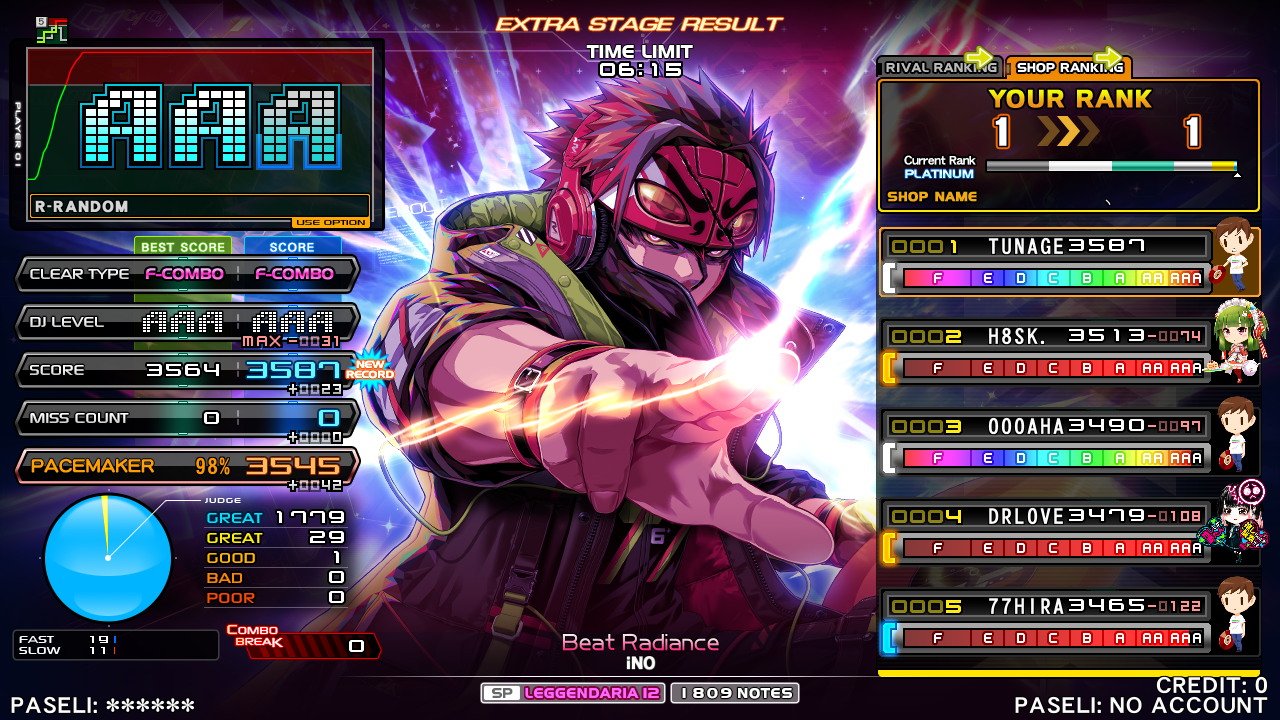This screenshot has width=1280, height=720.
Task: Switch to the Rival Ranking tab
Action: pos(938,68)
